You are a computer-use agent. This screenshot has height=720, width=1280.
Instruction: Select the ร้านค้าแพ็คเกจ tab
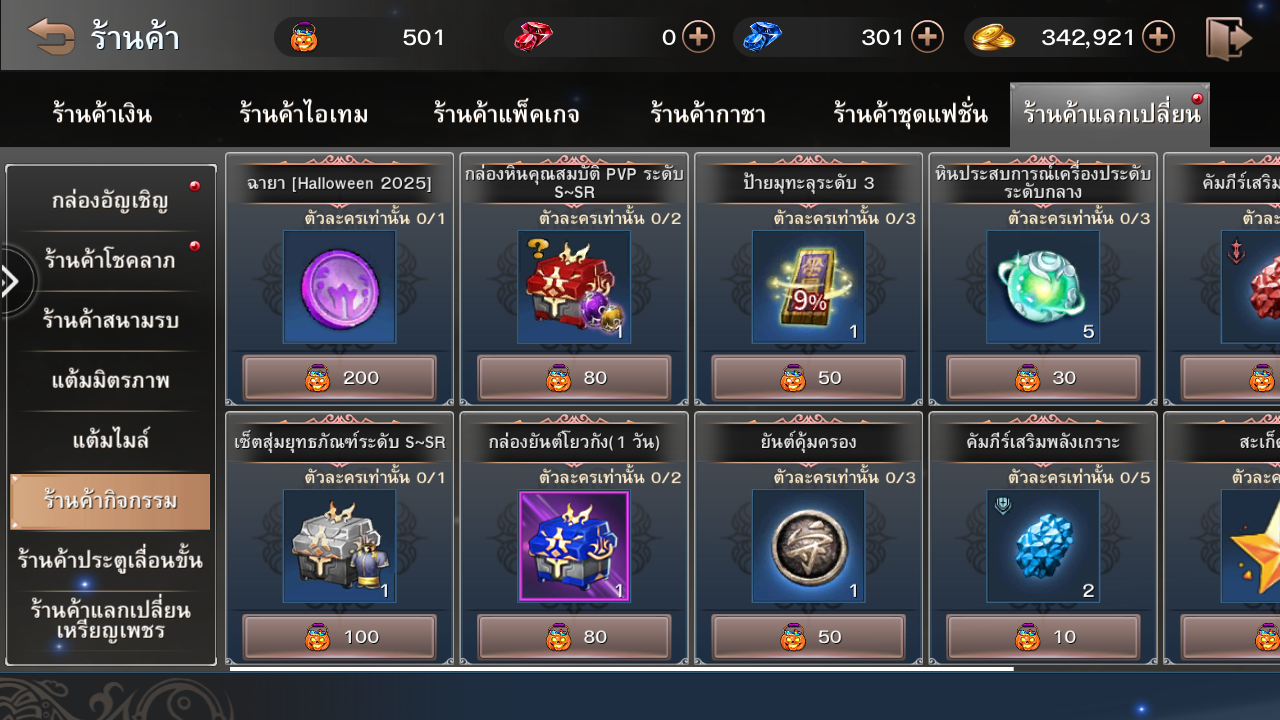pos(506,114)
